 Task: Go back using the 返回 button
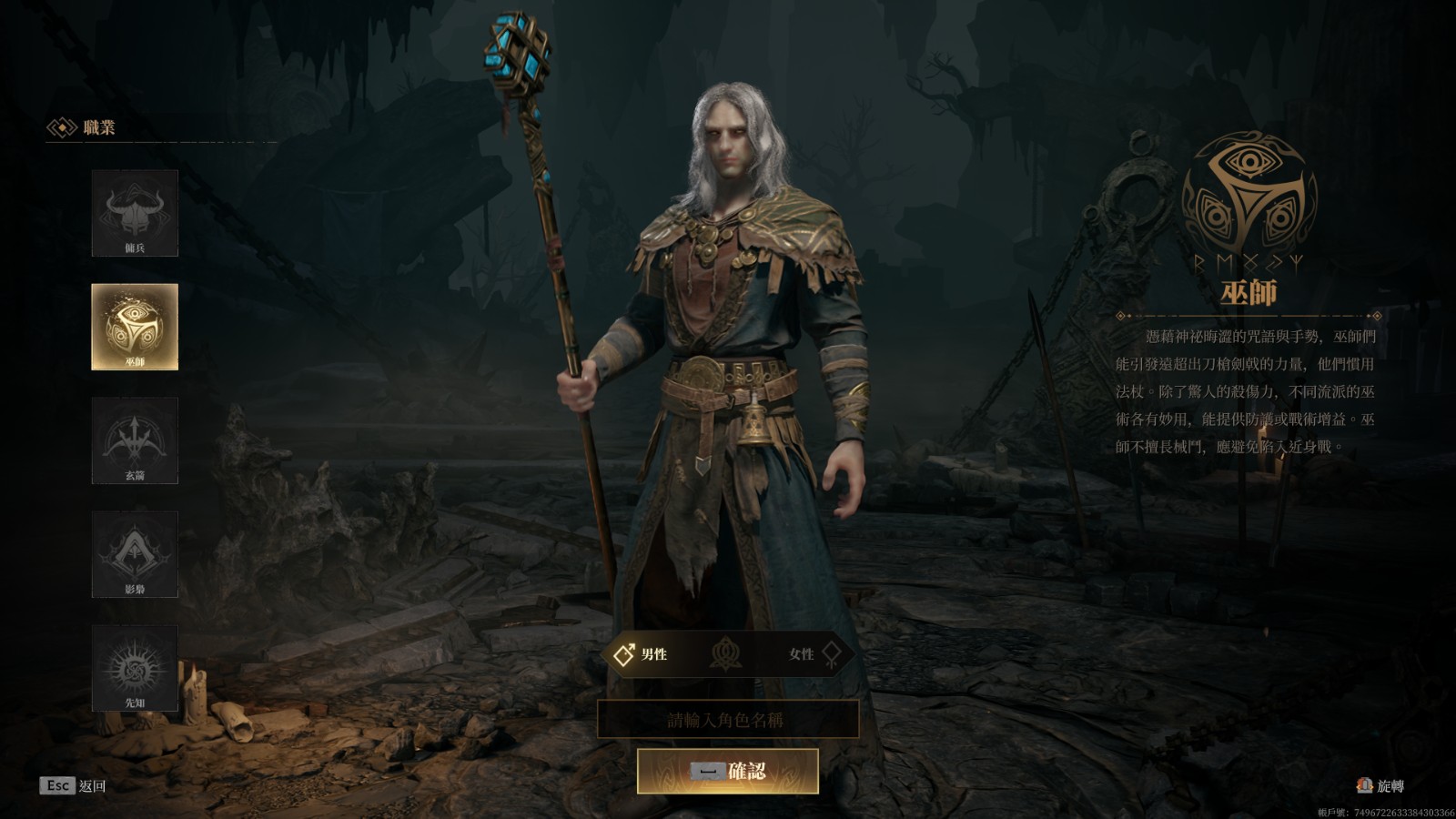(74, 785)
